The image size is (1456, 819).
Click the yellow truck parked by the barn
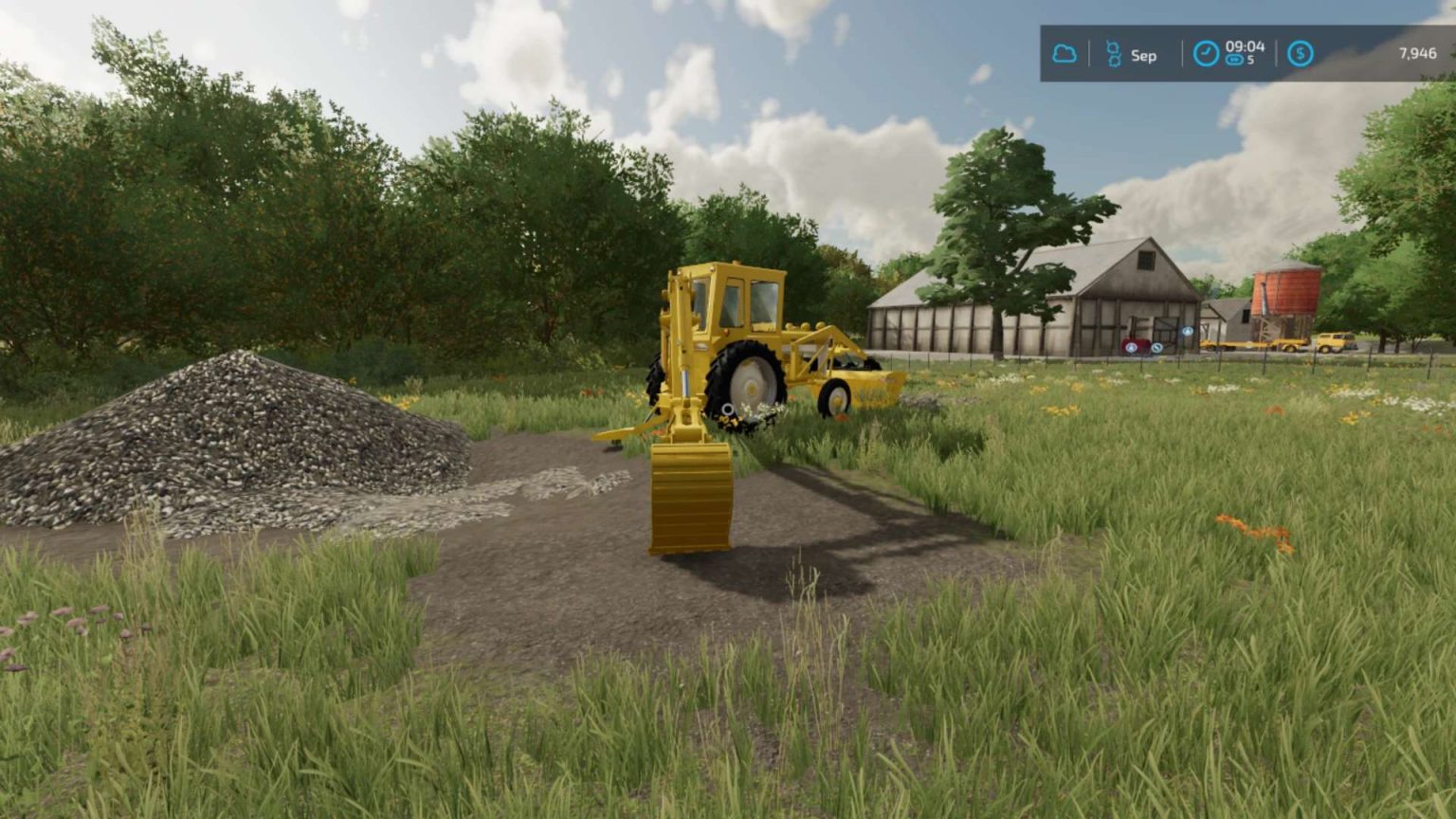tap(1331, 343)
